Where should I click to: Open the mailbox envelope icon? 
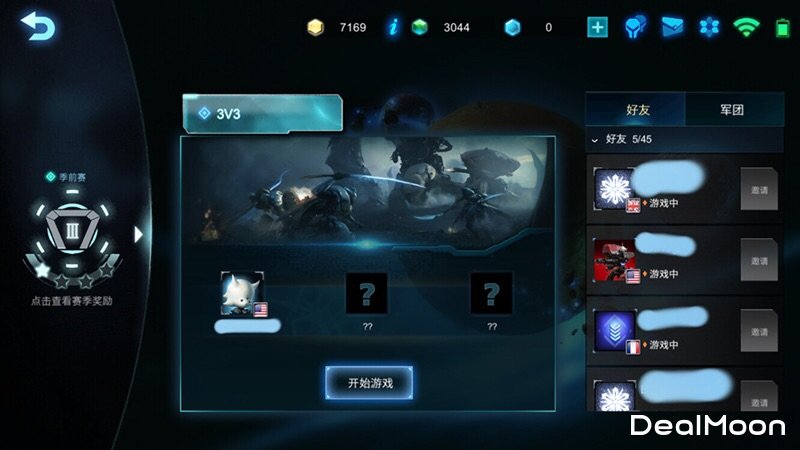672,27
